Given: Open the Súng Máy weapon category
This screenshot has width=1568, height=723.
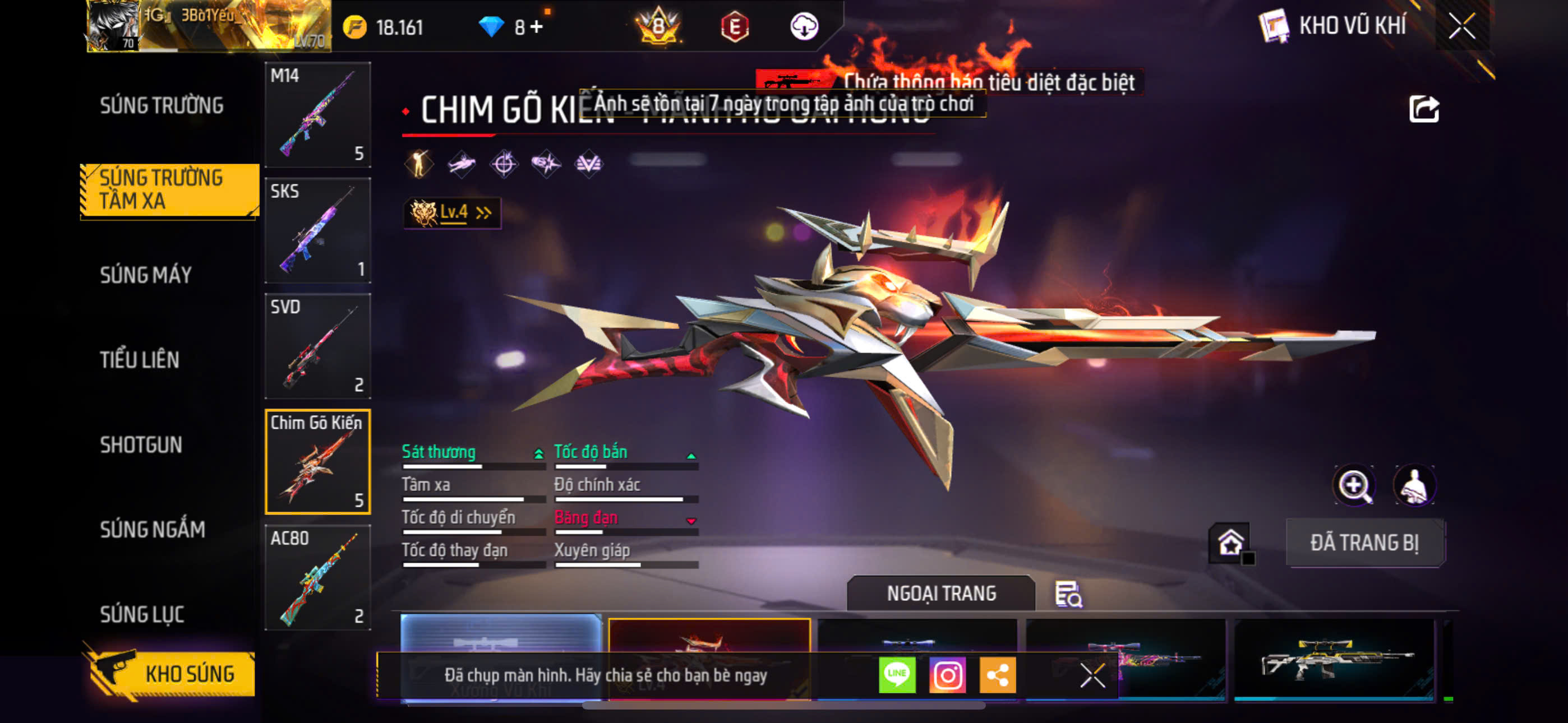Looking at the screenshot, I should [146, 275].
